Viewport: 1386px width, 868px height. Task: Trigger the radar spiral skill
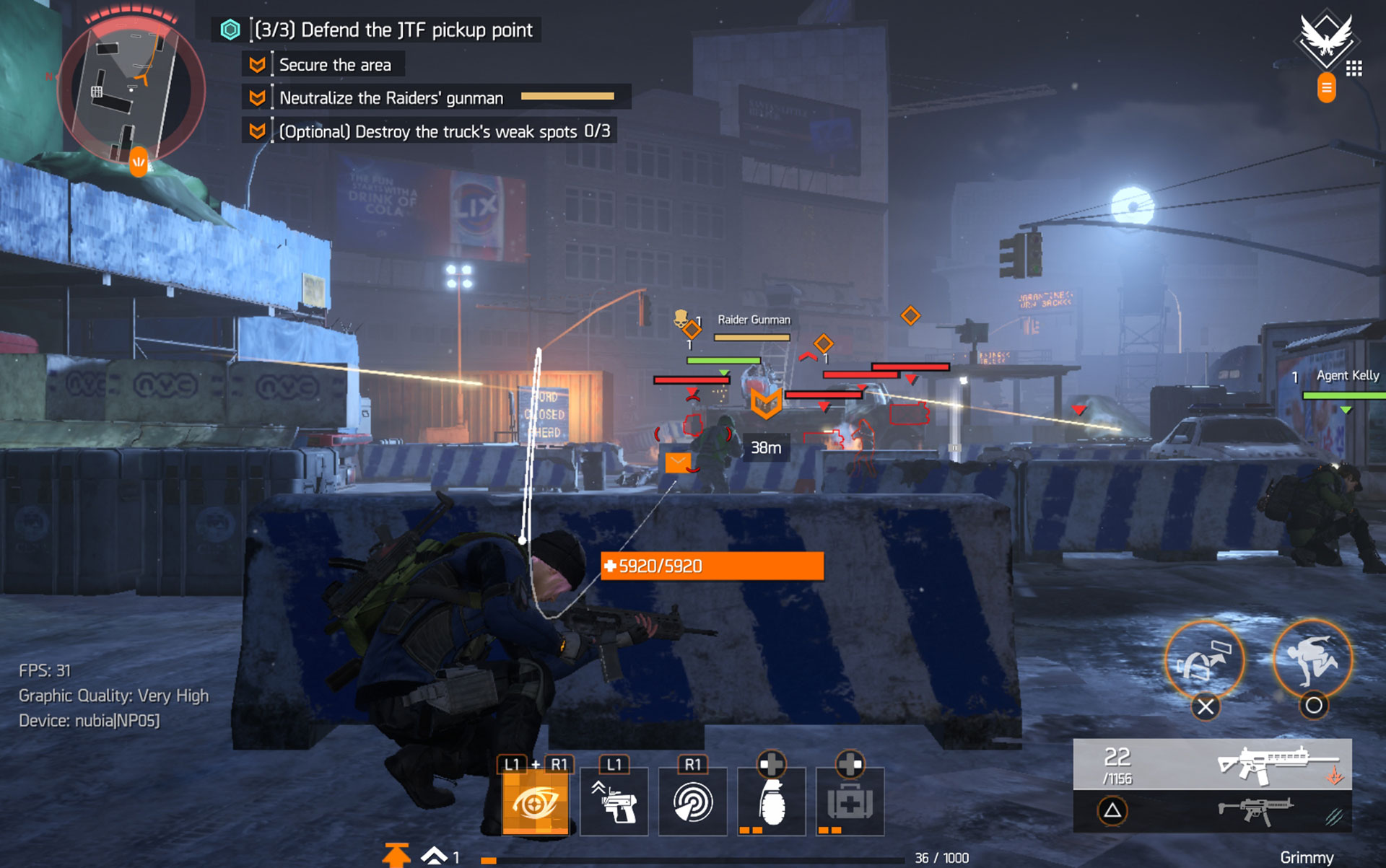692,802
